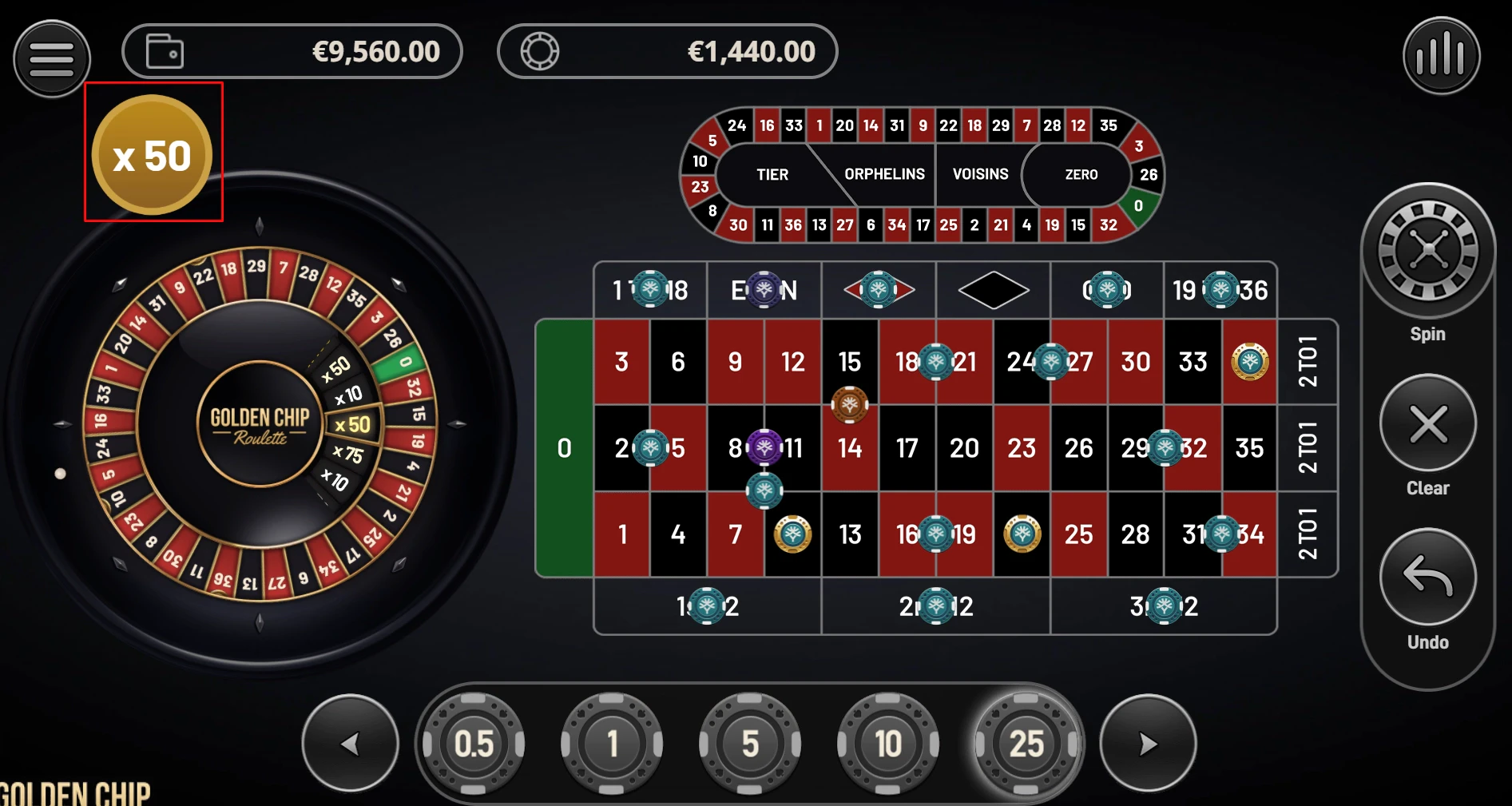Select the ORPHELINS racetrack bet
Image resolution: width=1512 pixels, height=806 pixels.
click(884, 174)
